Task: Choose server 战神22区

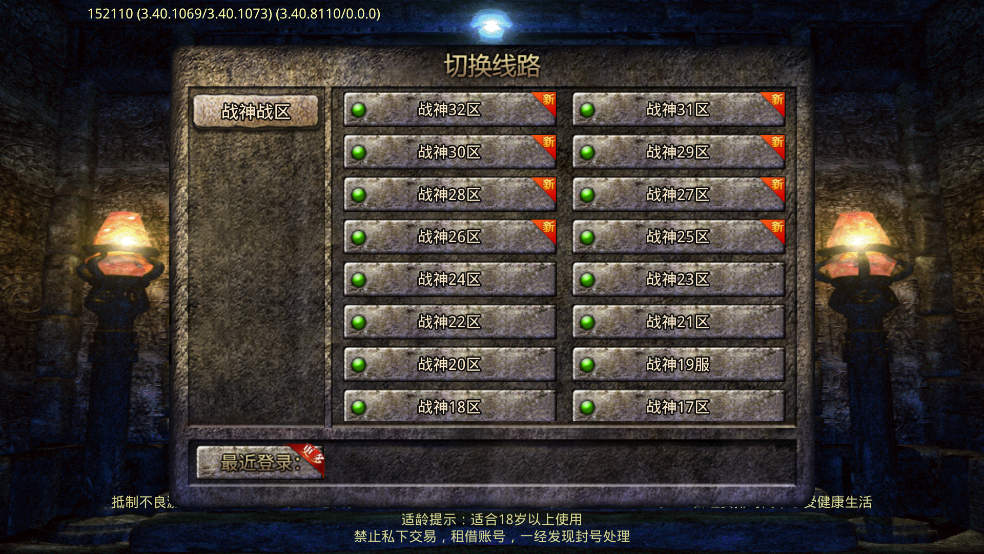Action: point(449,322)
